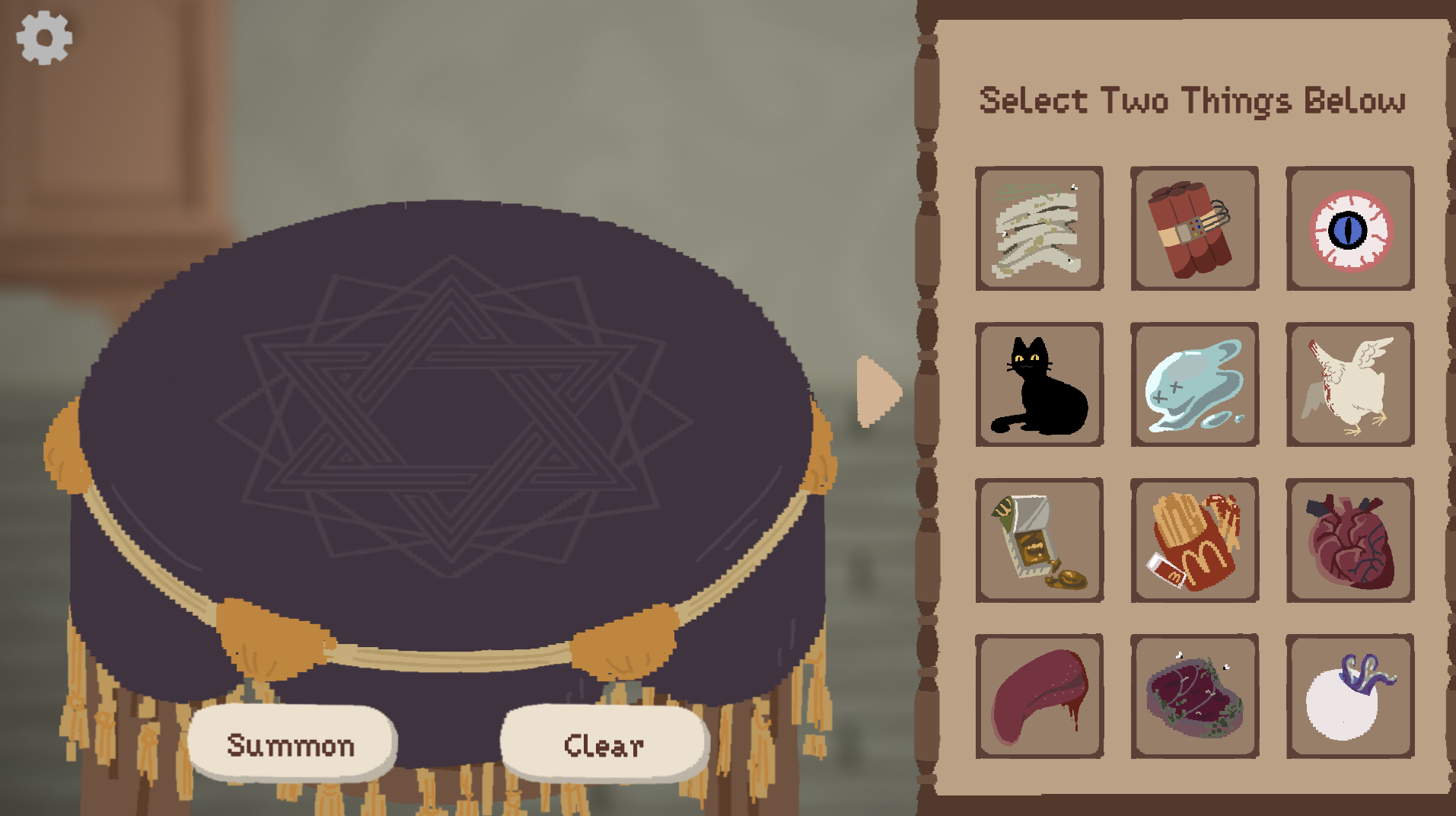Image resolution: width=1456 pixels, height=816 pixels.
Task: Open the gear settings menu
Action: [44, 38]
